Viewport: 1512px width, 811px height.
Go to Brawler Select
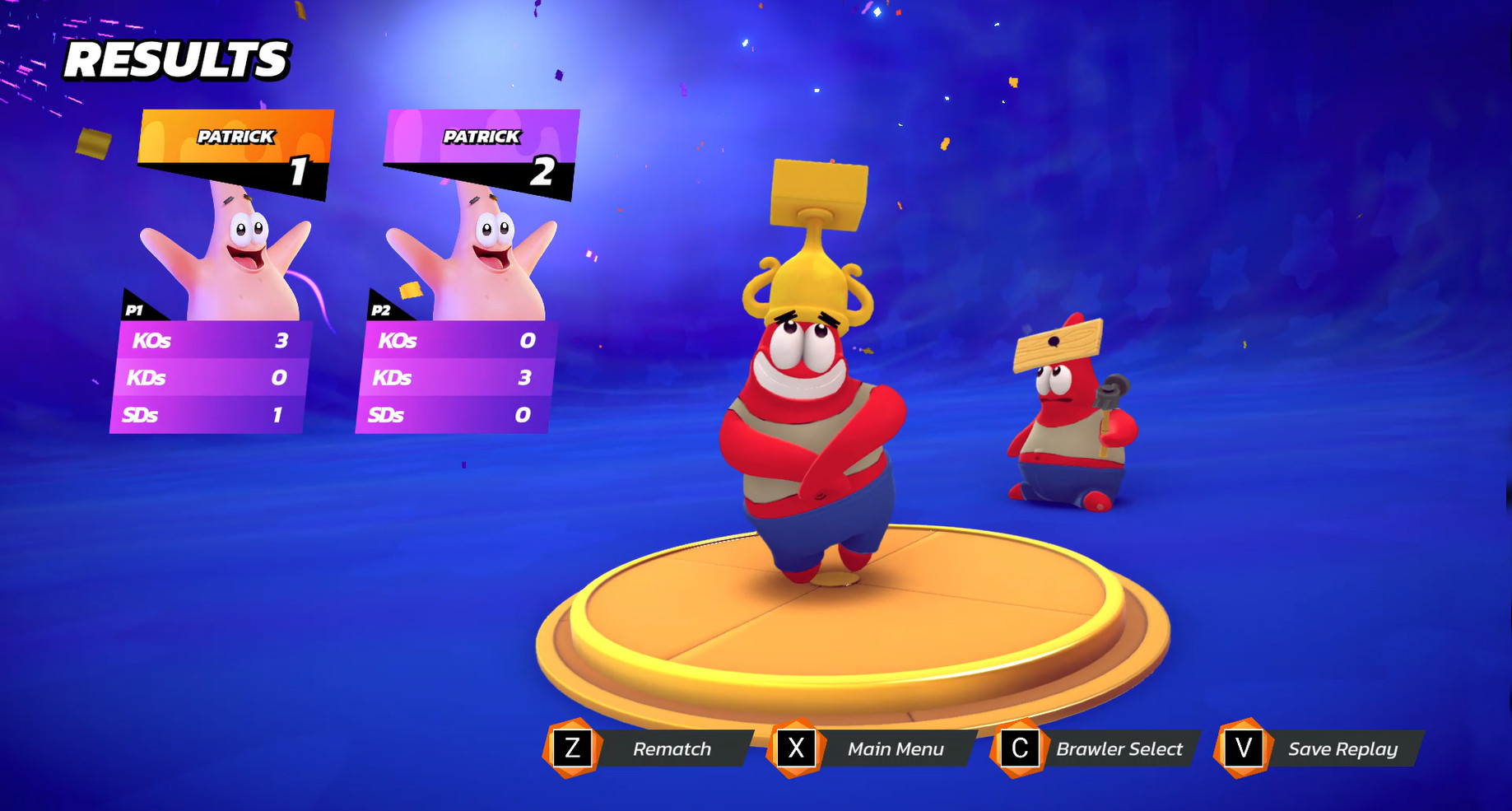(1119, 749)
